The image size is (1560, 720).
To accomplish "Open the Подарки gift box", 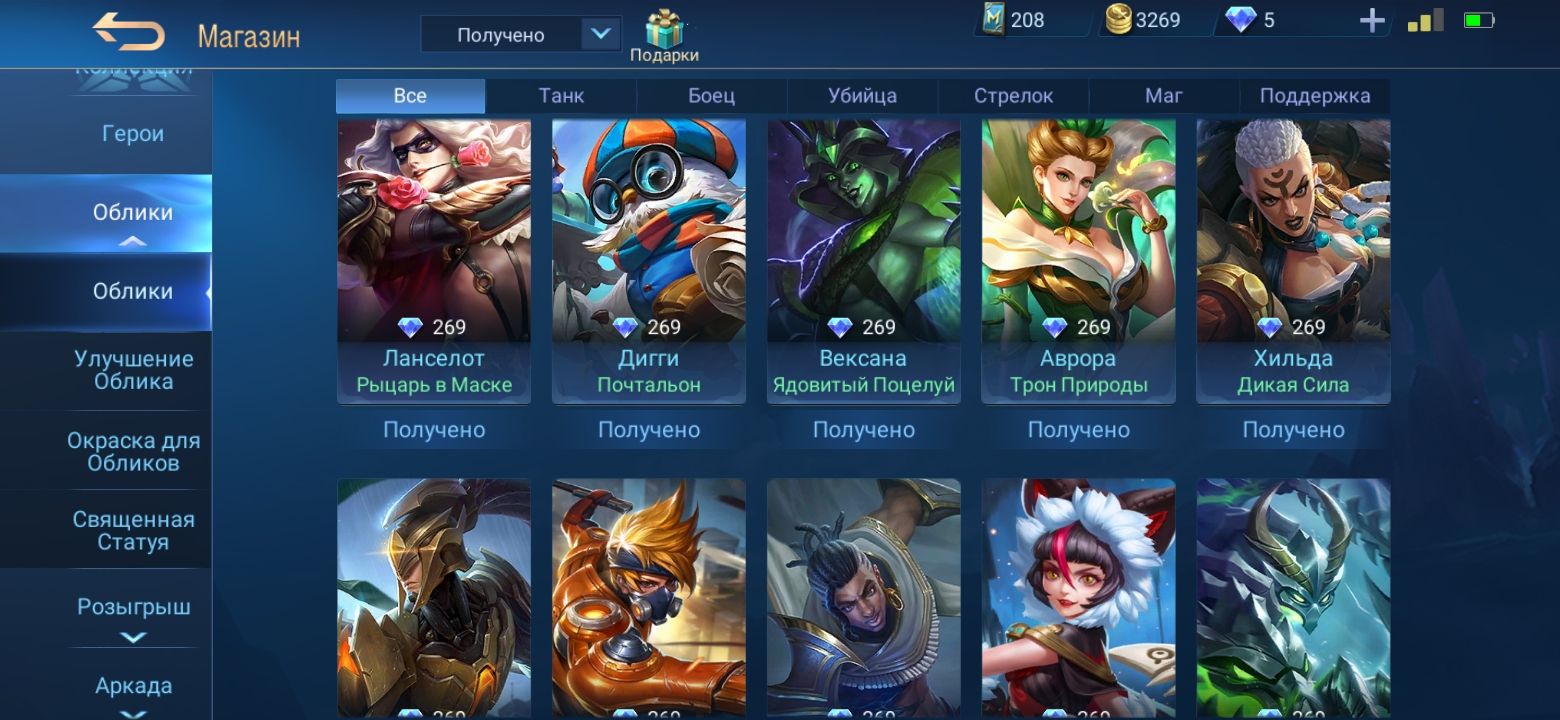I will coord(664,36).
